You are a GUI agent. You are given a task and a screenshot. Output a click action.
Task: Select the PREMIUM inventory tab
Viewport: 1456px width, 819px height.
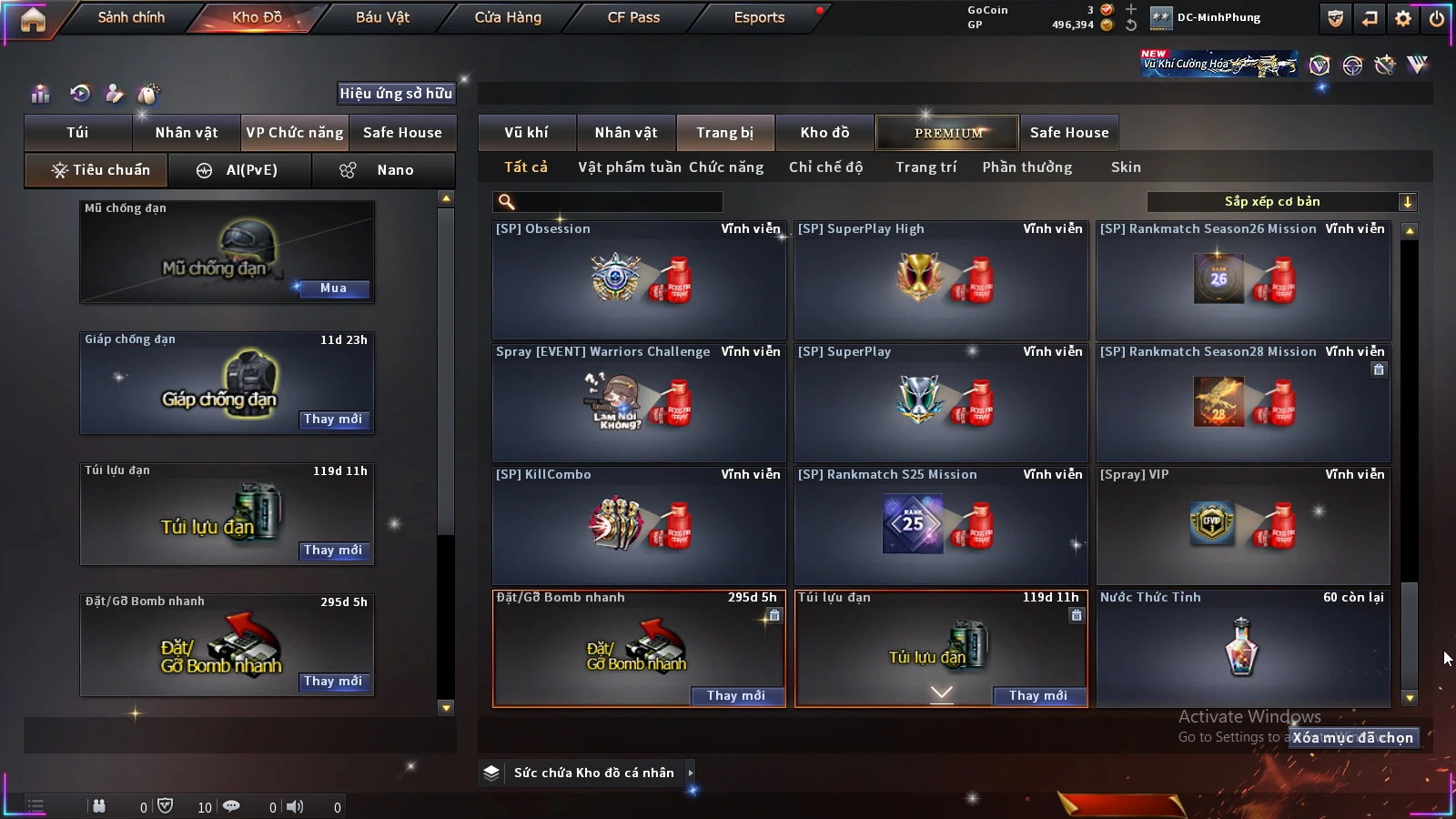(948, 133)
